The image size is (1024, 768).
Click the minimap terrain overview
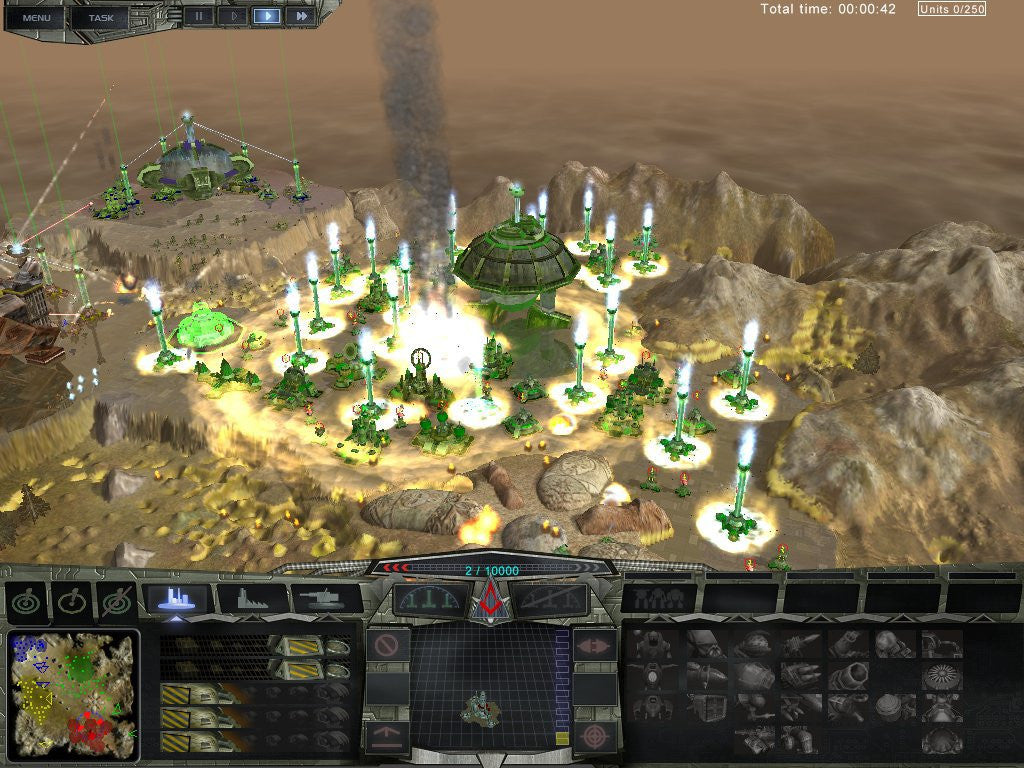72,695
